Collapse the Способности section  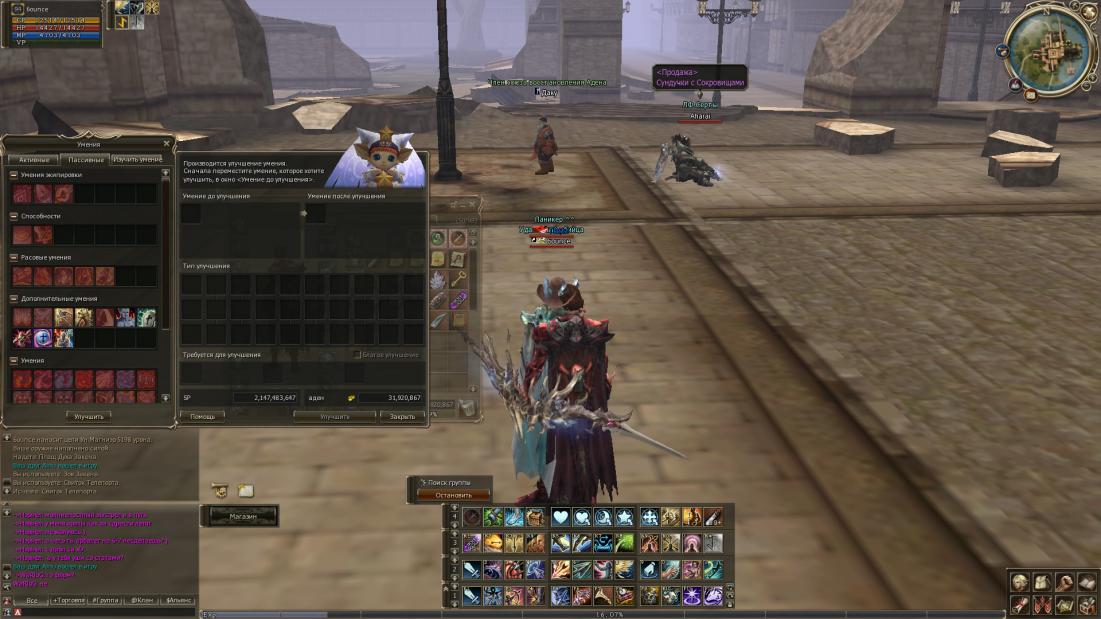[14, 216]
